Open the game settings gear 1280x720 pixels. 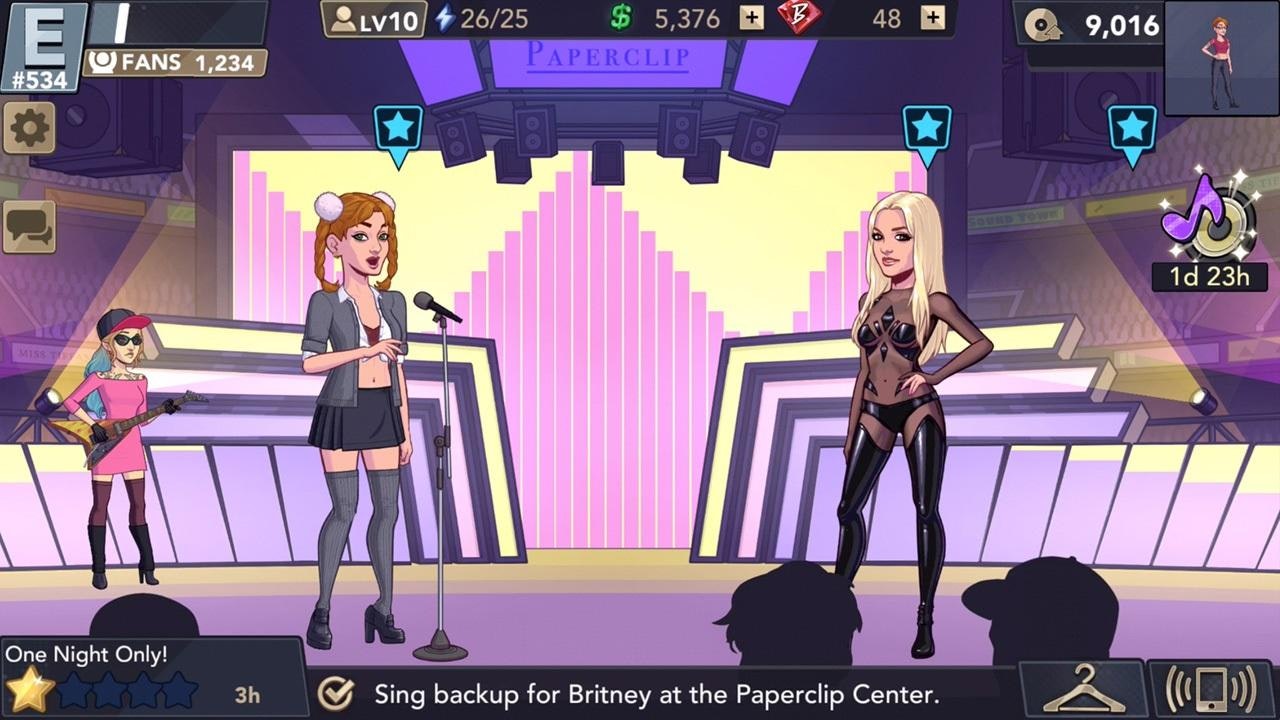click(30, 128)
